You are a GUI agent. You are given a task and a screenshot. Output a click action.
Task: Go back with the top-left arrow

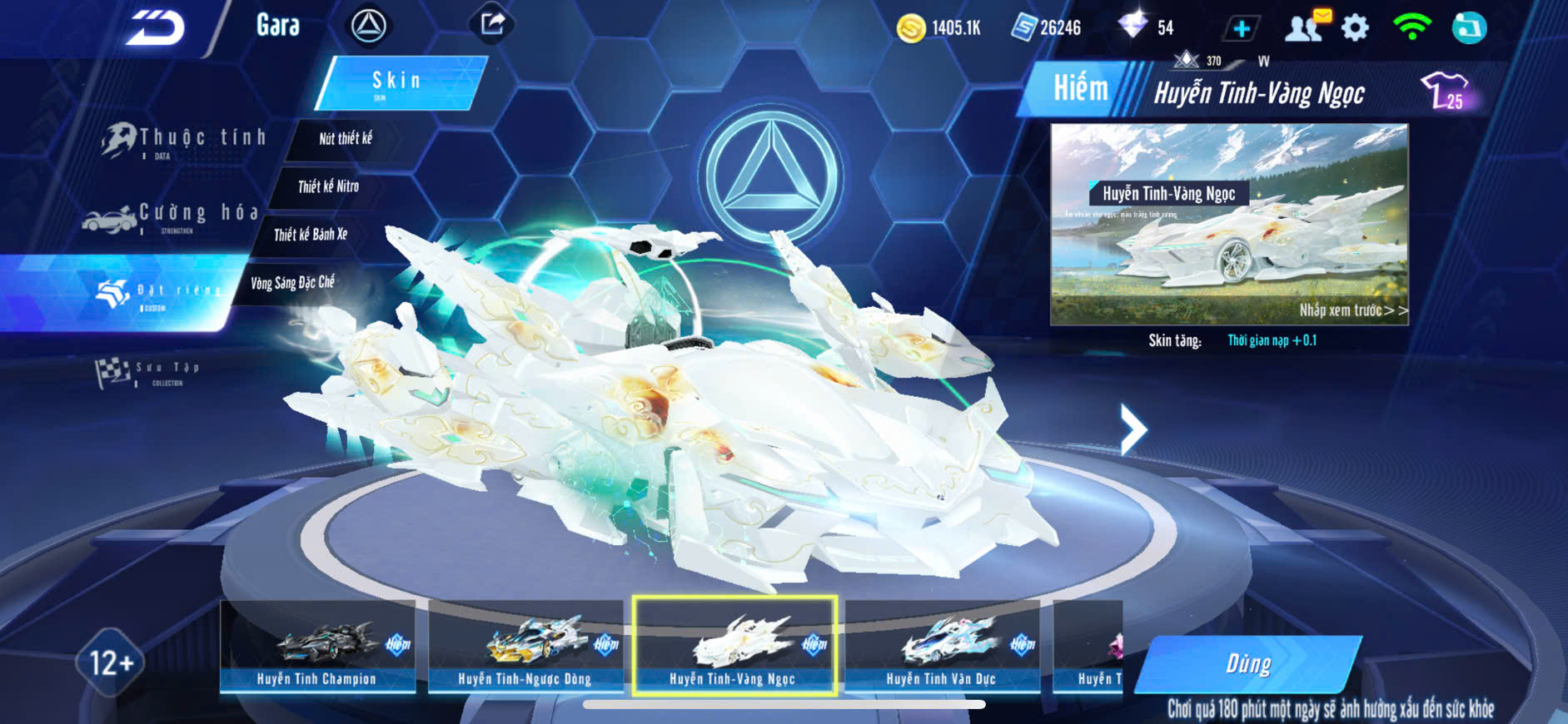pyautogui.click(x=156, y=28)
